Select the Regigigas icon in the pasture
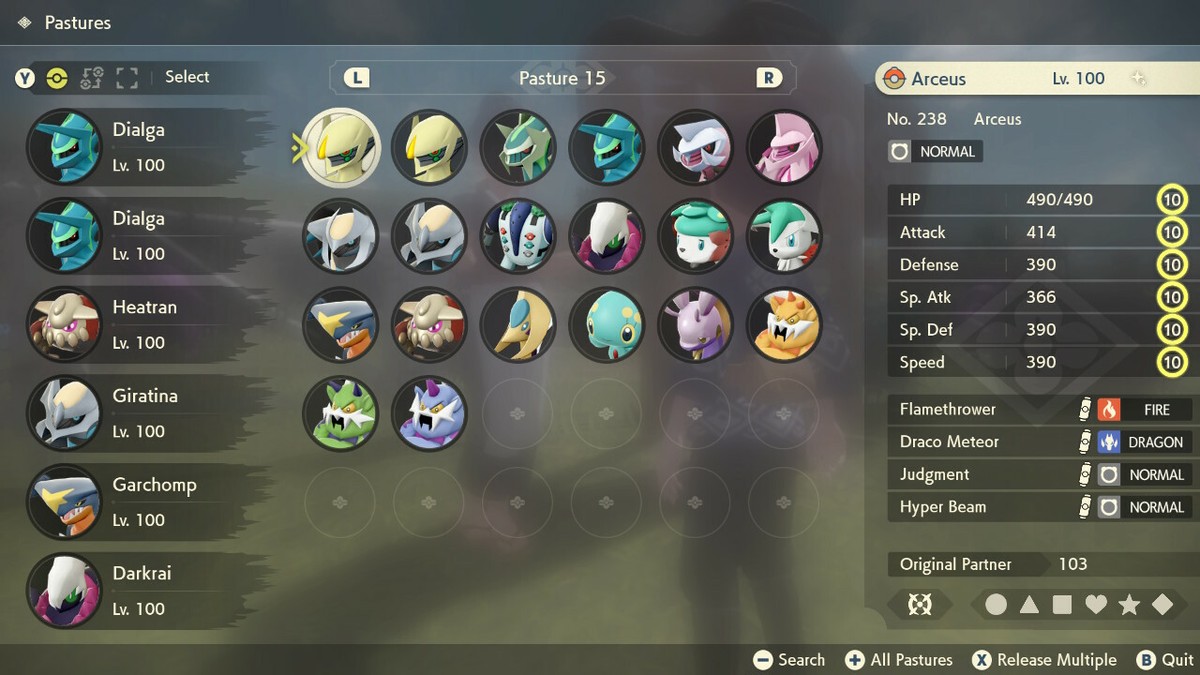The height and width of the screenshot is (675, 1200). 518,237
